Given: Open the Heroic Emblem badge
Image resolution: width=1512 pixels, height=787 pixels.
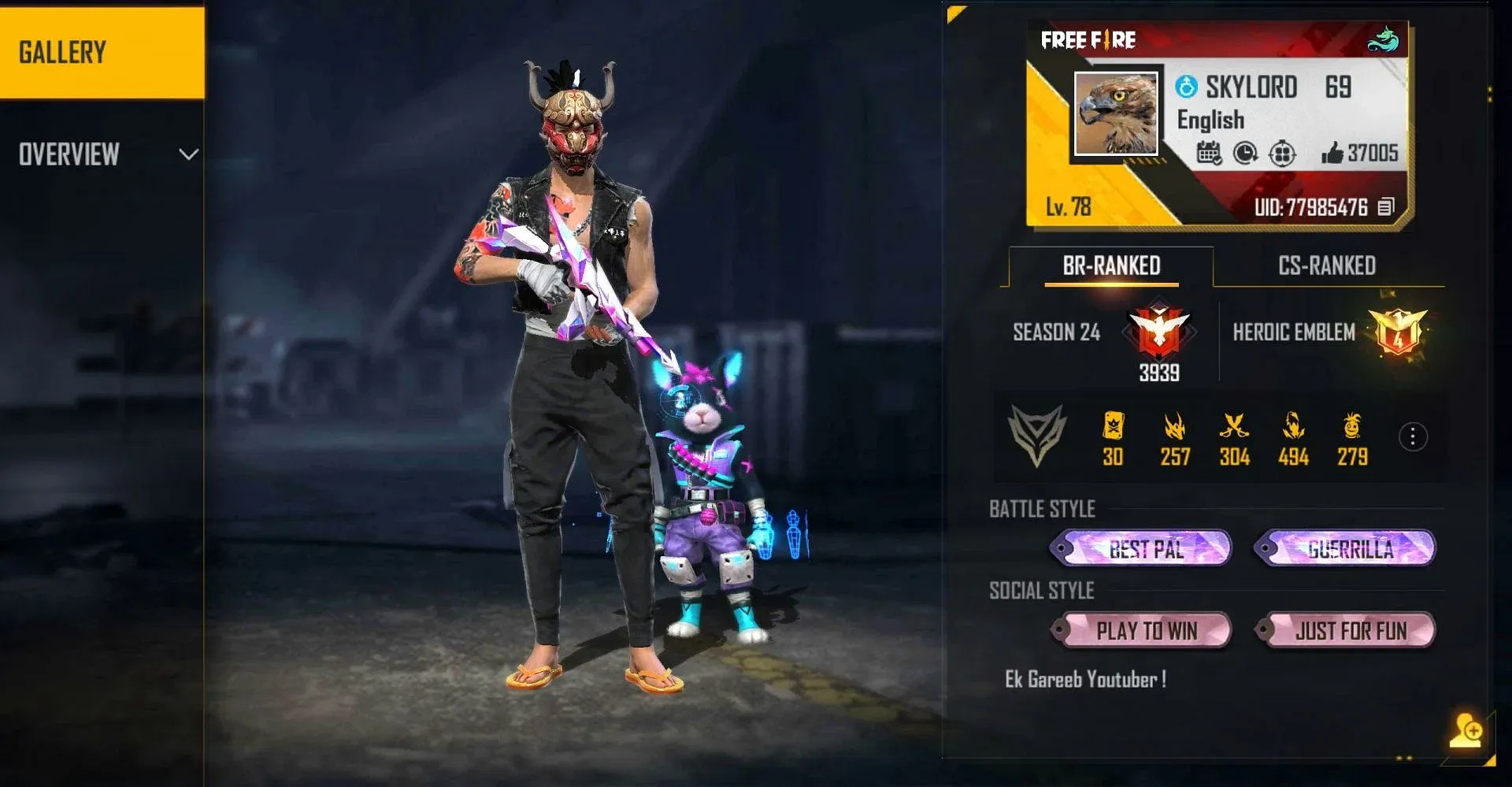Looking at the screenshot, I should click(1398, 332).
